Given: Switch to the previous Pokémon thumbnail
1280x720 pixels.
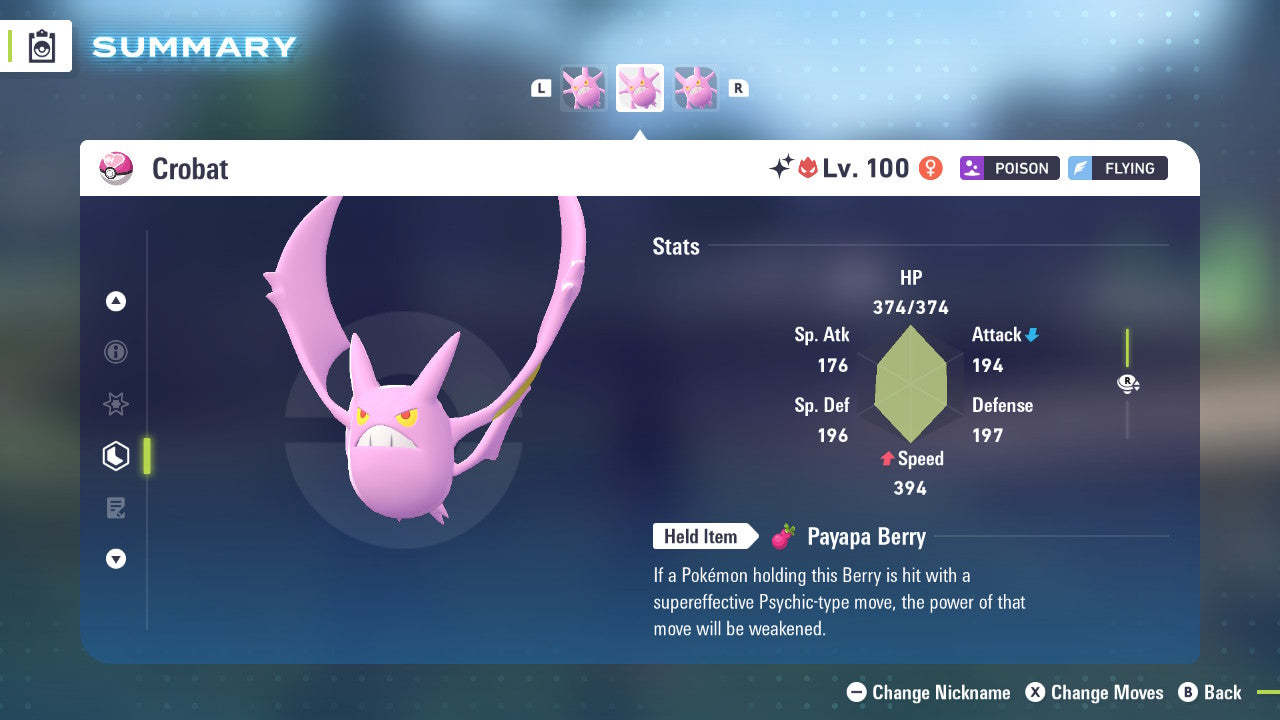Looking at the screenshot, I should [x=585, y=87].
